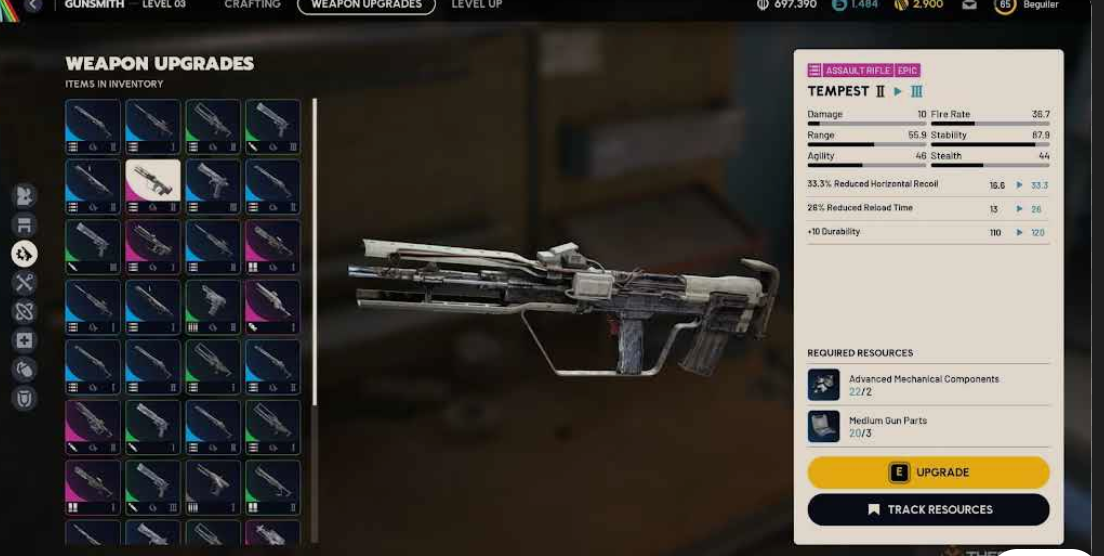Go back using the top-left arrow
The width and height of the screenshot is (1104, 556).
point(33,5)
